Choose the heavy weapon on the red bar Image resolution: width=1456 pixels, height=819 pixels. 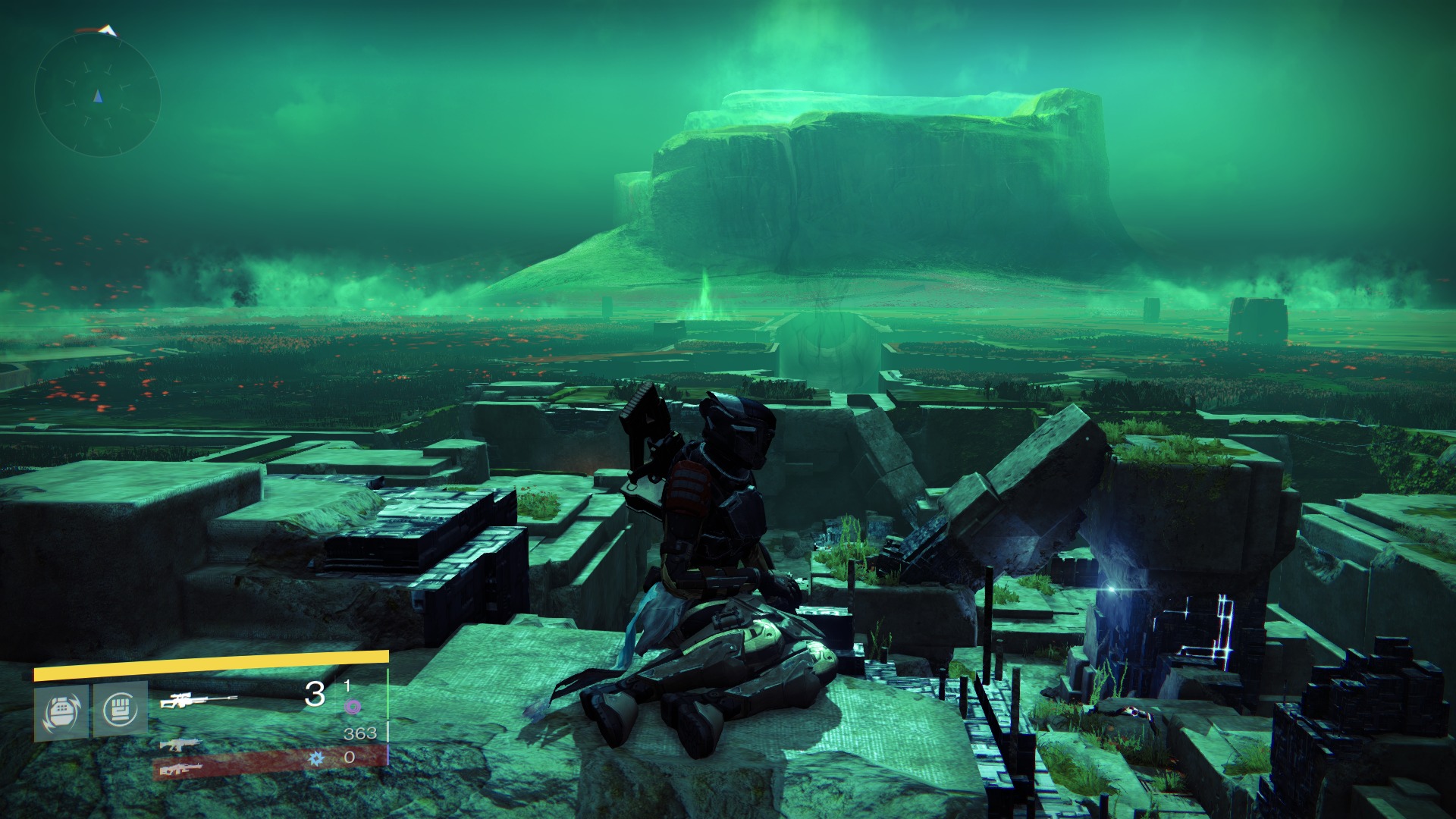pyautogui.click(x=182, y=769)
